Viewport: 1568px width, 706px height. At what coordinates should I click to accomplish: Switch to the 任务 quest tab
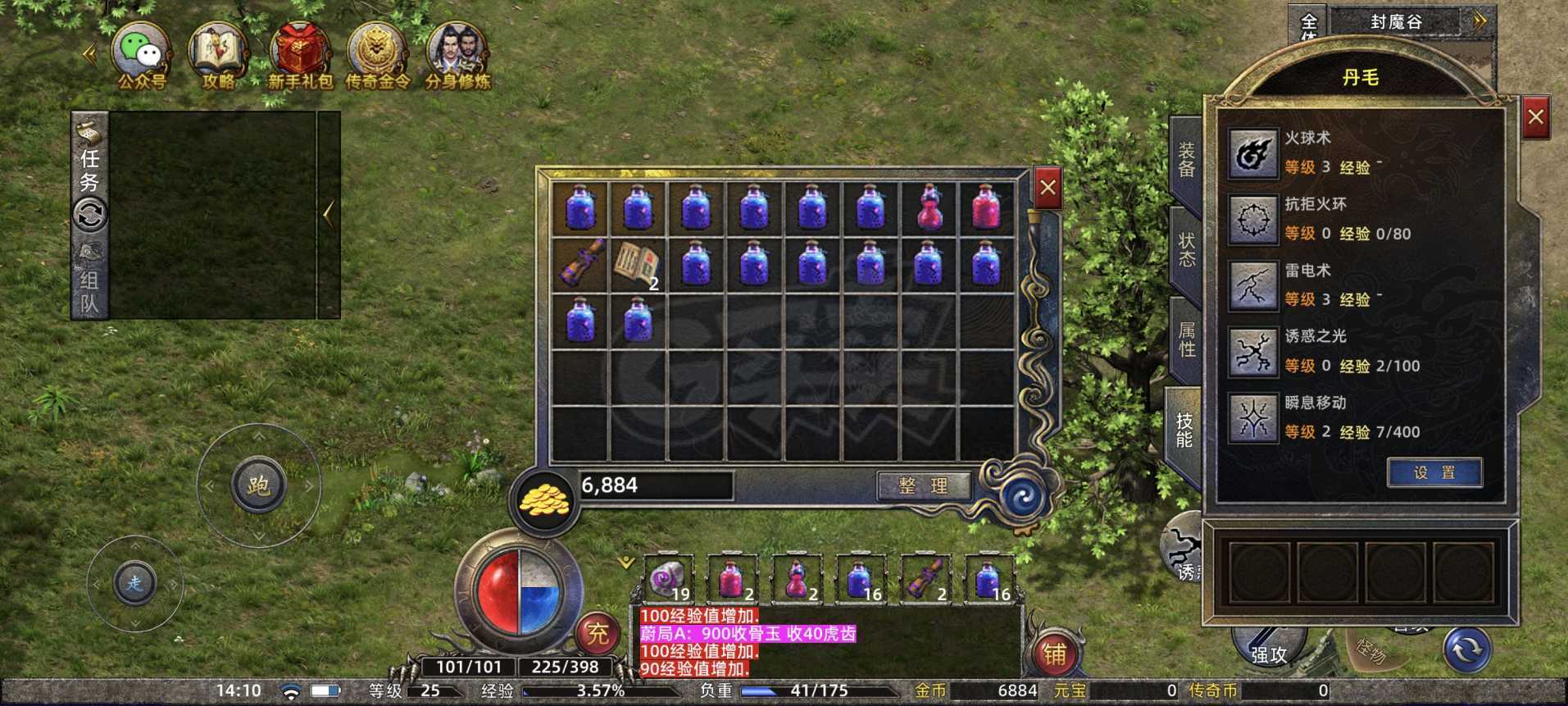89,170
